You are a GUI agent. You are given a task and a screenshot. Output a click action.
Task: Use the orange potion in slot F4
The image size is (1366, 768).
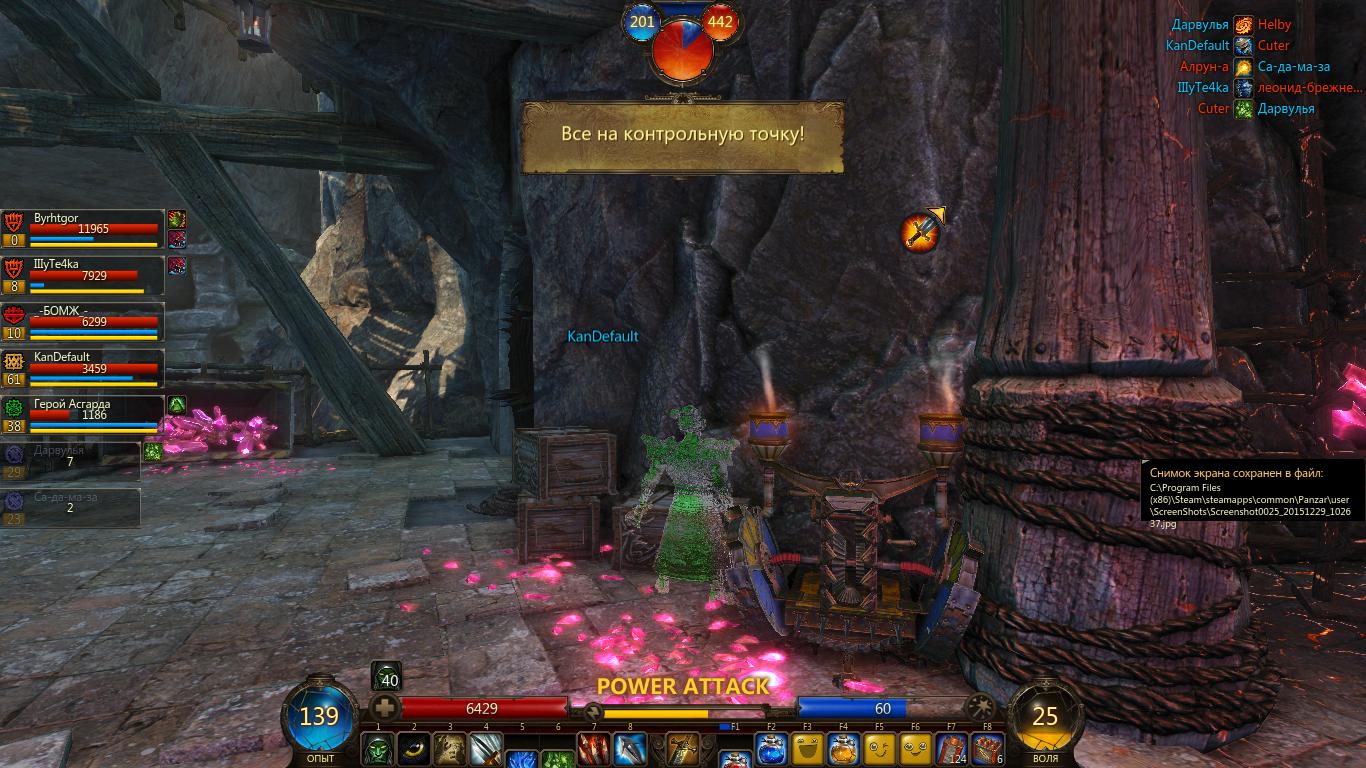(843, 749)
